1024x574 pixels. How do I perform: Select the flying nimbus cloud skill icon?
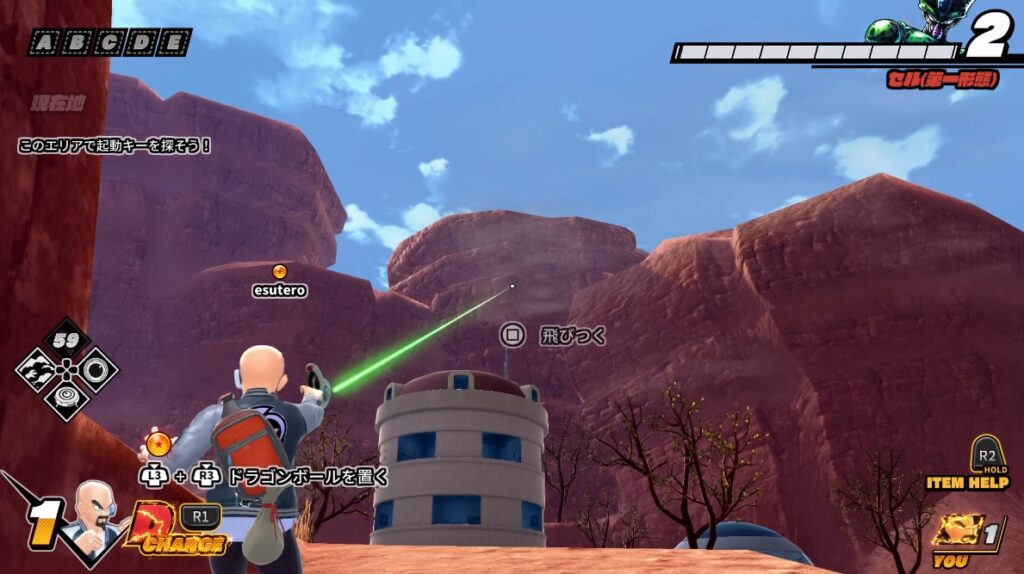[35, 370]
